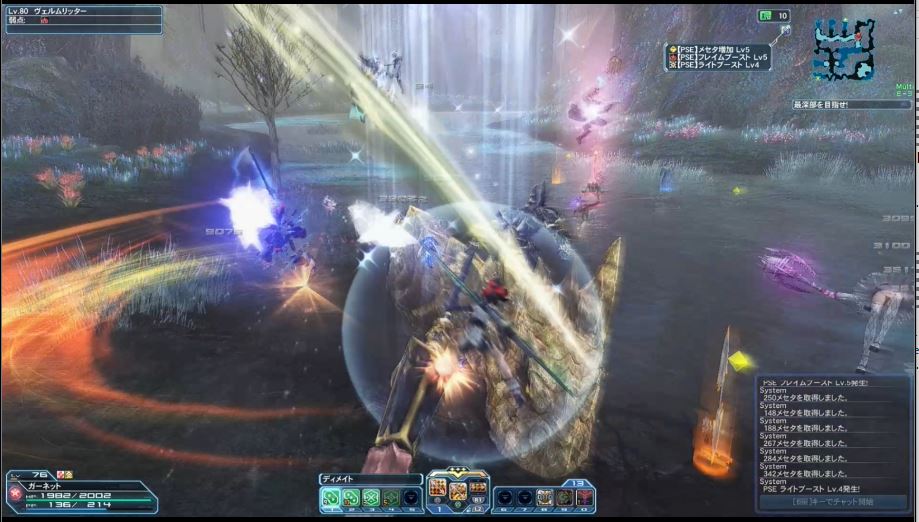This screenshot has height=522, width=919.
Task: Activate the white robot icon in subpalette slot 8
Action: (545, 496)
